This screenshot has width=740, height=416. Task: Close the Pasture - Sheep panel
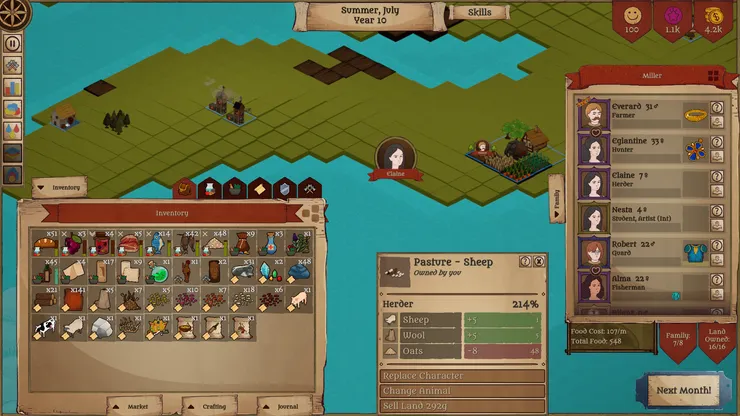point(539,261)
